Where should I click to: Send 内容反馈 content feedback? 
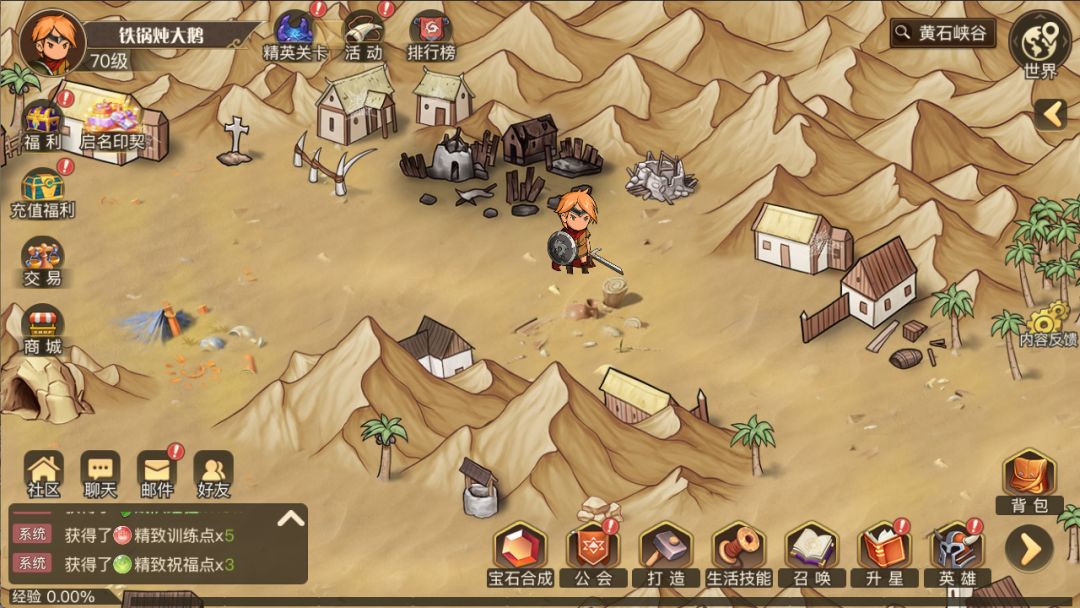(x=1047, y=325)
